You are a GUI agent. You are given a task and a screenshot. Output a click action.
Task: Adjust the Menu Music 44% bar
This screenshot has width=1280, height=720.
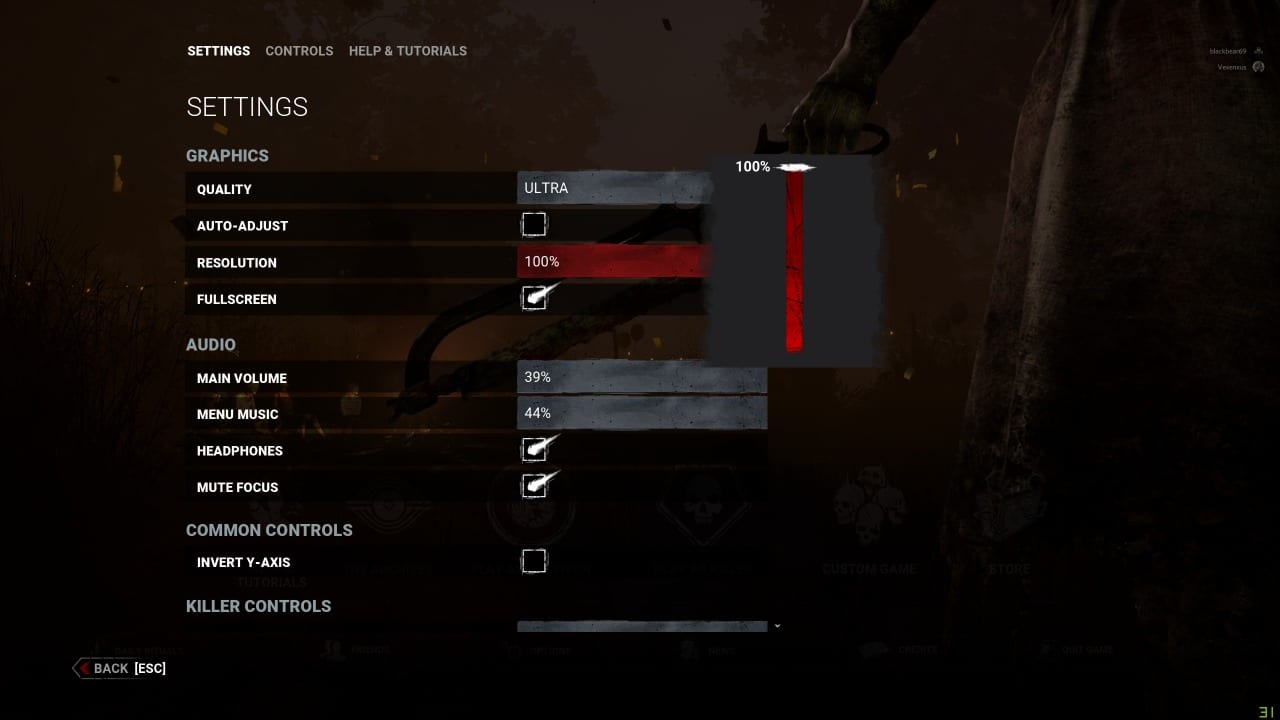[x=642, y=413]
